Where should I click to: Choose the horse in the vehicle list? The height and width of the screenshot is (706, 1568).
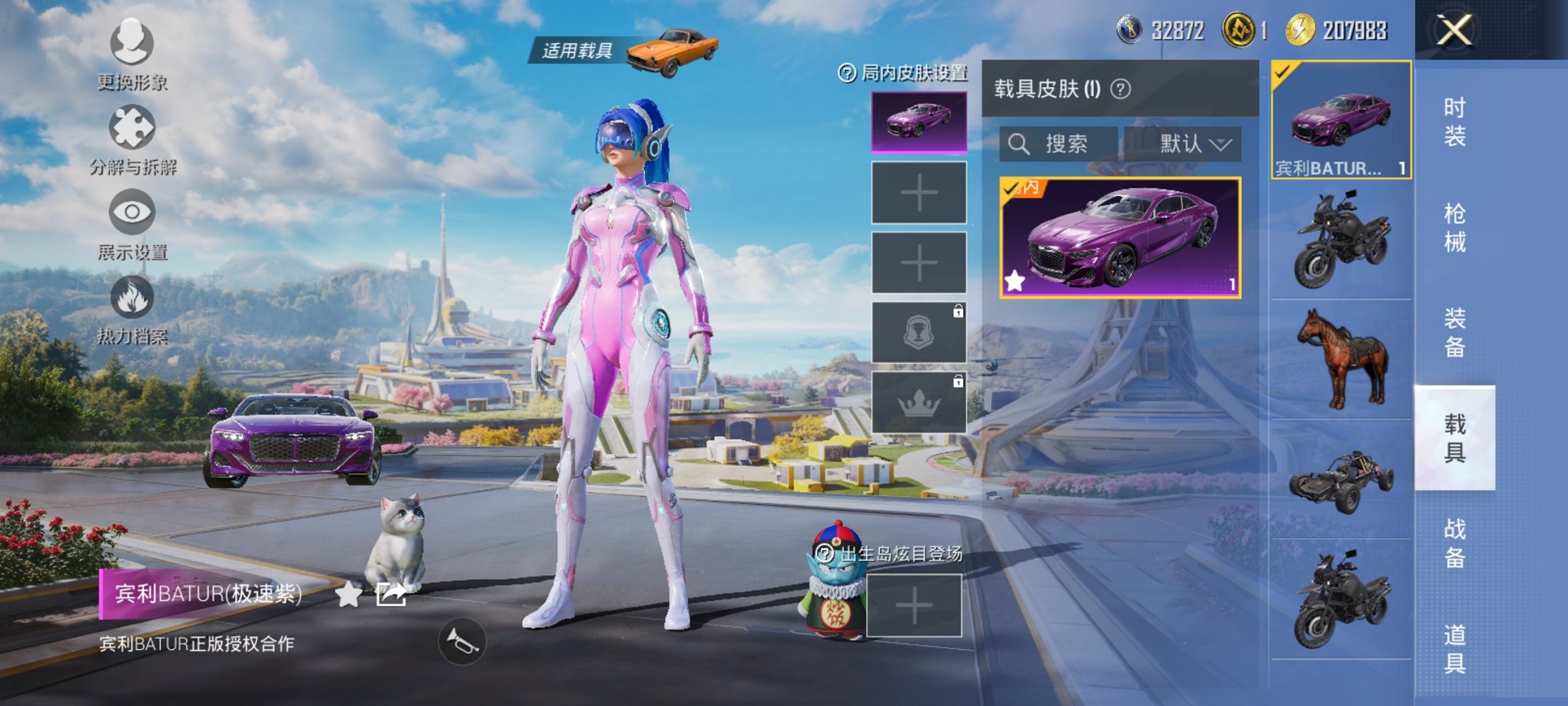coord(1342,359)
